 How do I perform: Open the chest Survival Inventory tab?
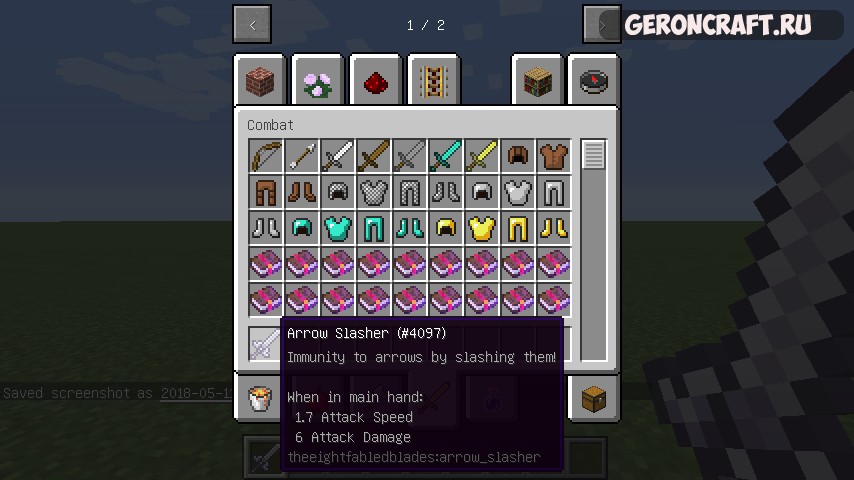[x=594, y=398]
